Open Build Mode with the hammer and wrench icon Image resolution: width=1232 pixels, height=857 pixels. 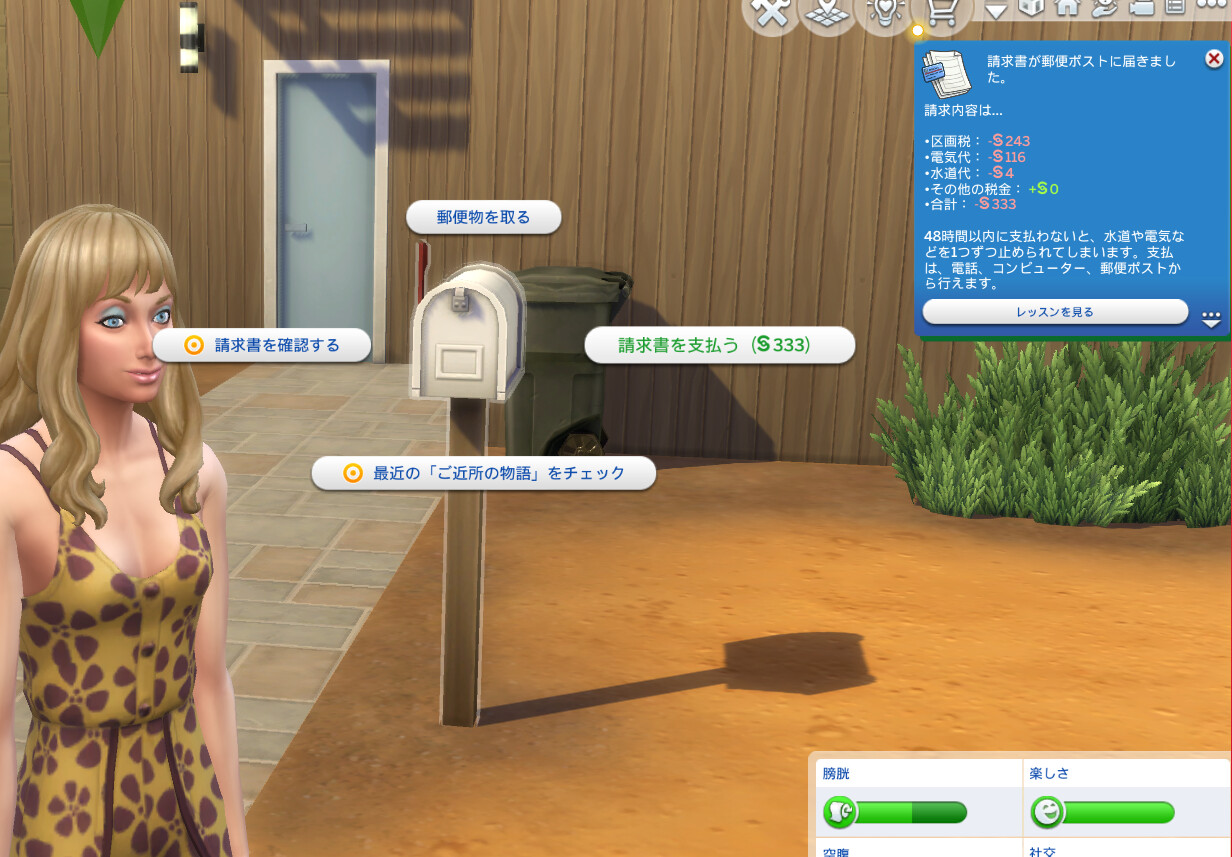pos(771,14)
